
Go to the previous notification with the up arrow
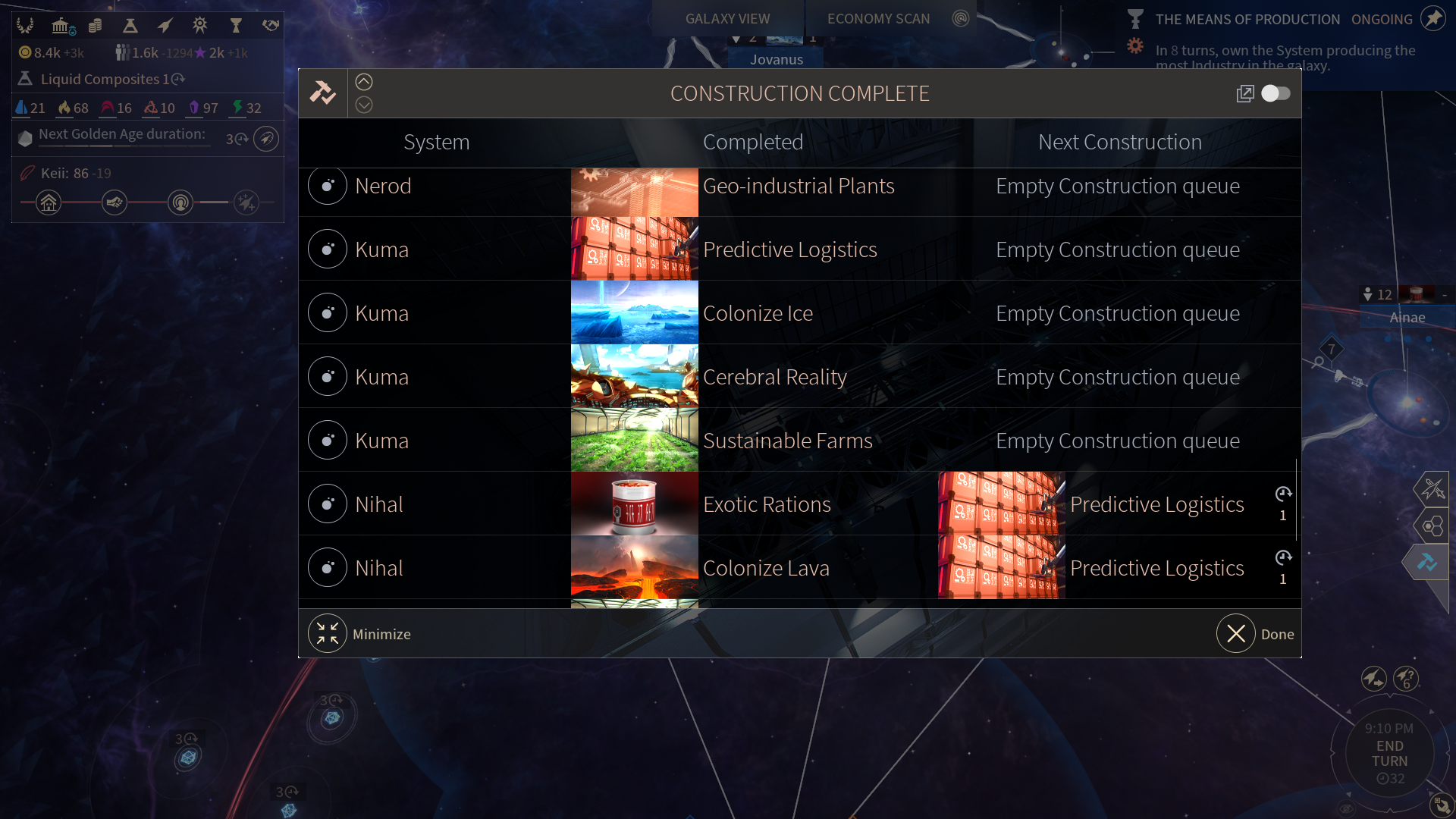click(364, 82)
